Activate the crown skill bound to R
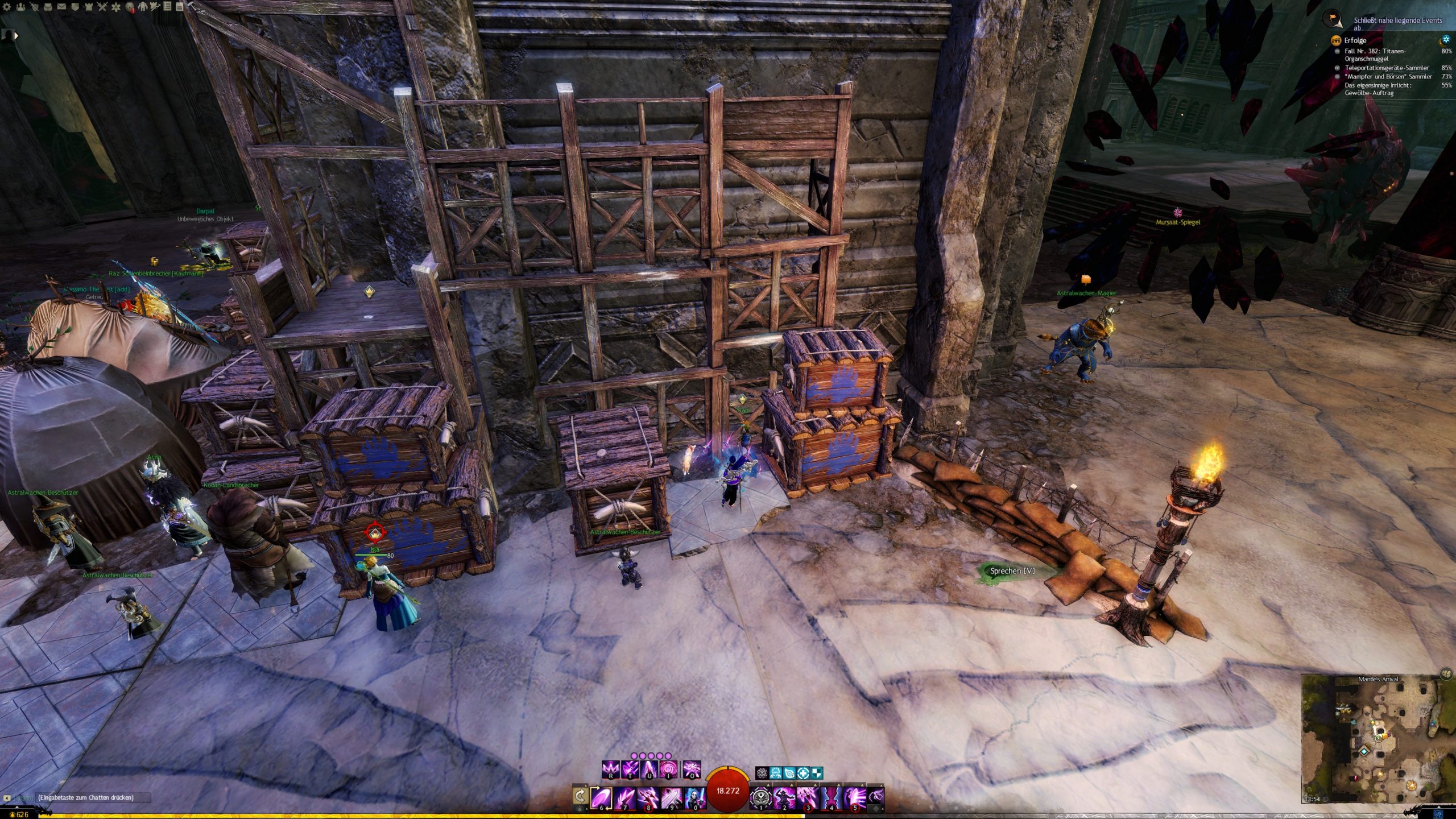 click(611, 770)
